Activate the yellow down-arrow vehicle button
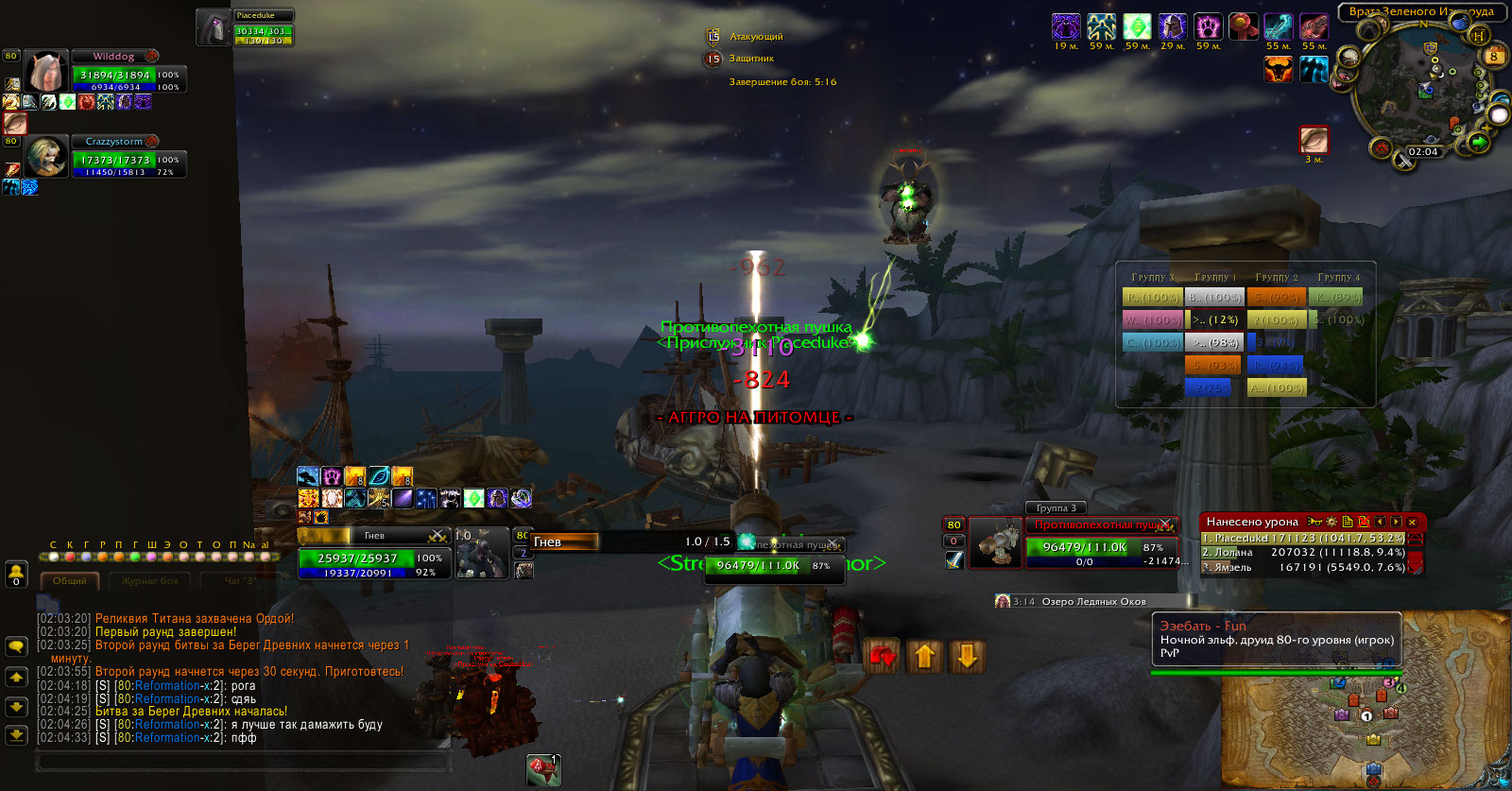The image size is (1512, 791). (x=967, y=656)
